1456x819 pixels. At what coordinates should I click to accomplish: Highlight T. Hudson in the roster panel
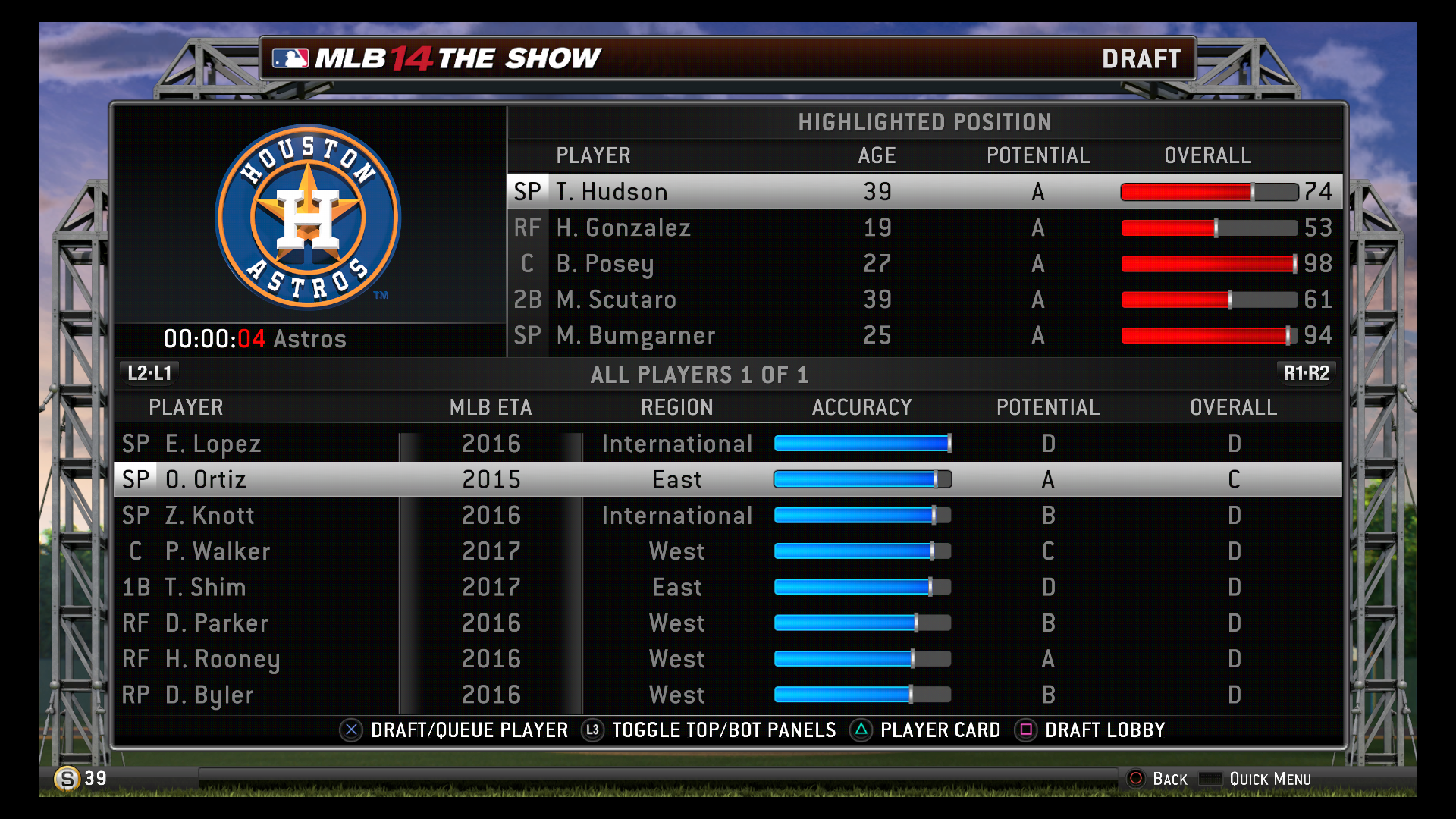(611, 192)
